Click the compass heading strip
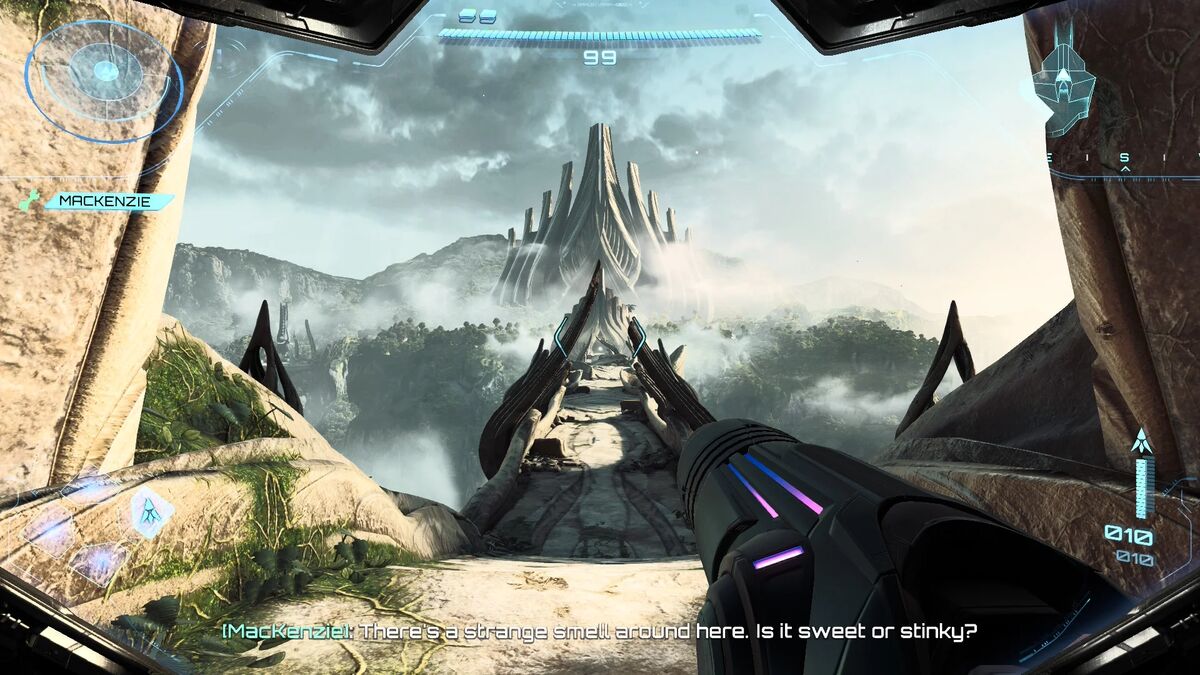Viewport: 1200px width, 675px height. [1125, 158]
